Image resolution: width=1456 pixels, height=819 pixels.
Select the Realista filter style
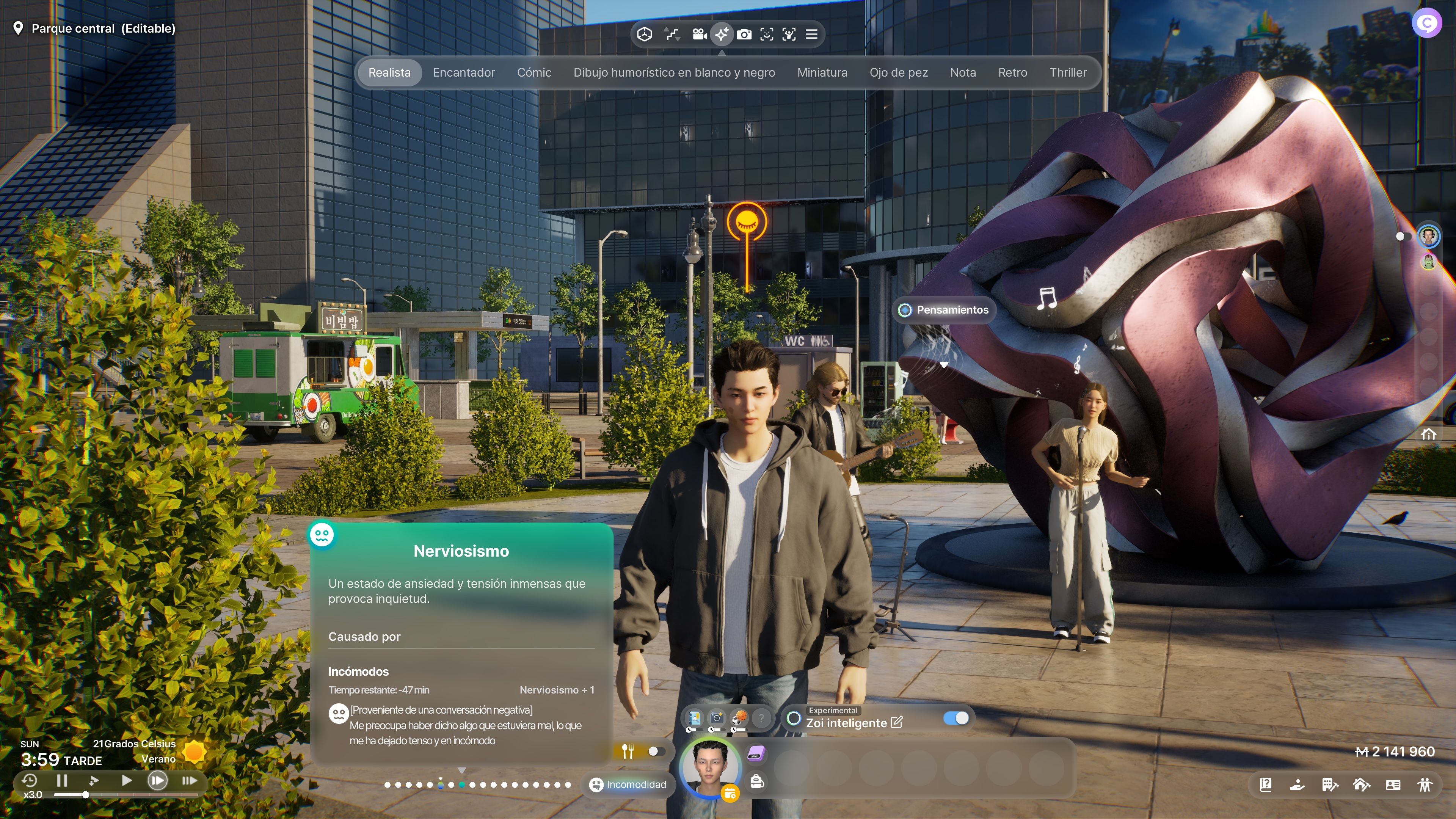tap(389, 72)
